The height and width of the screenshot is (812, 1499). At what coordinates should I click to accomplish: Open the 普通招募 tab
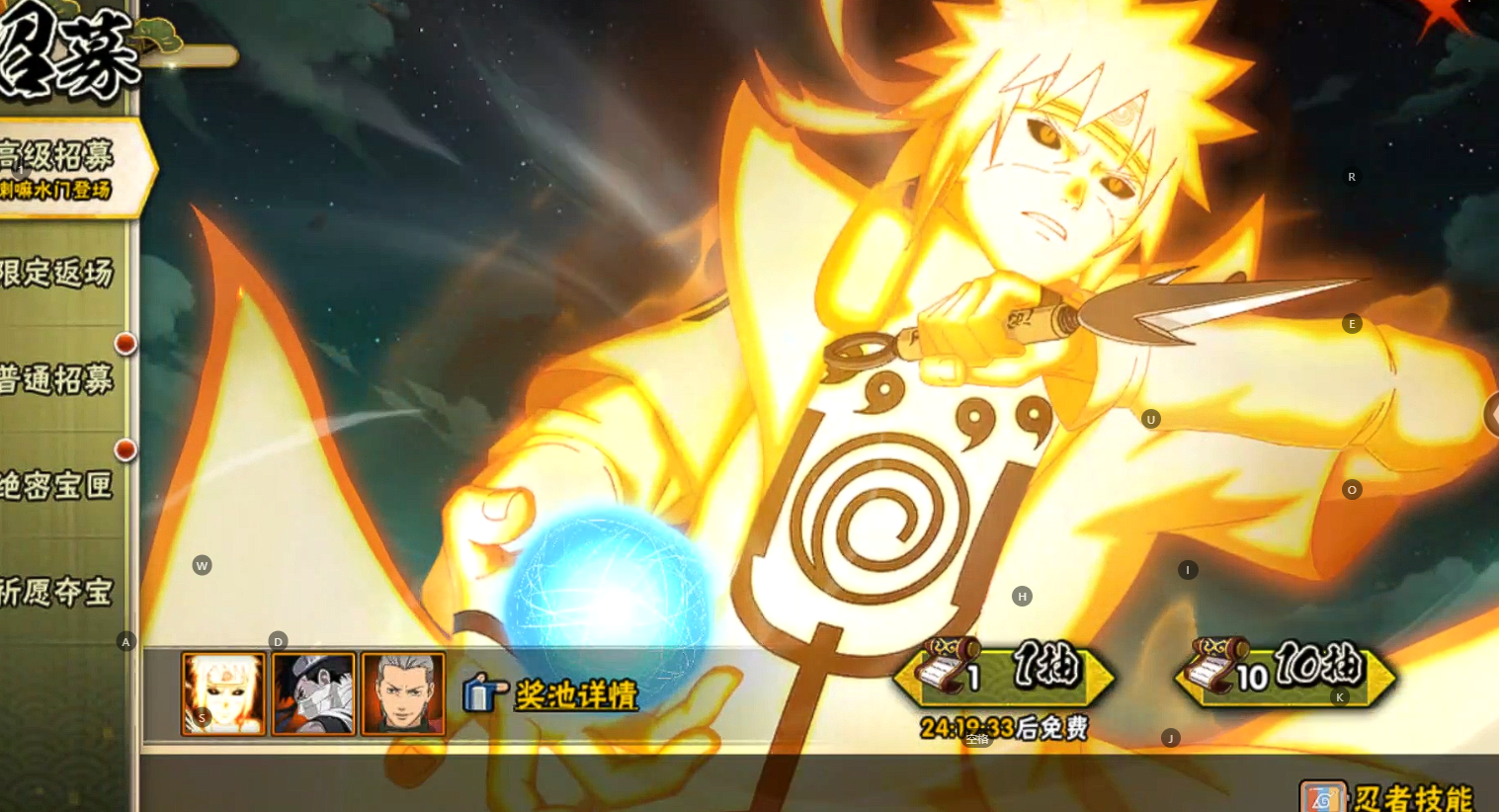click(59, 380)
